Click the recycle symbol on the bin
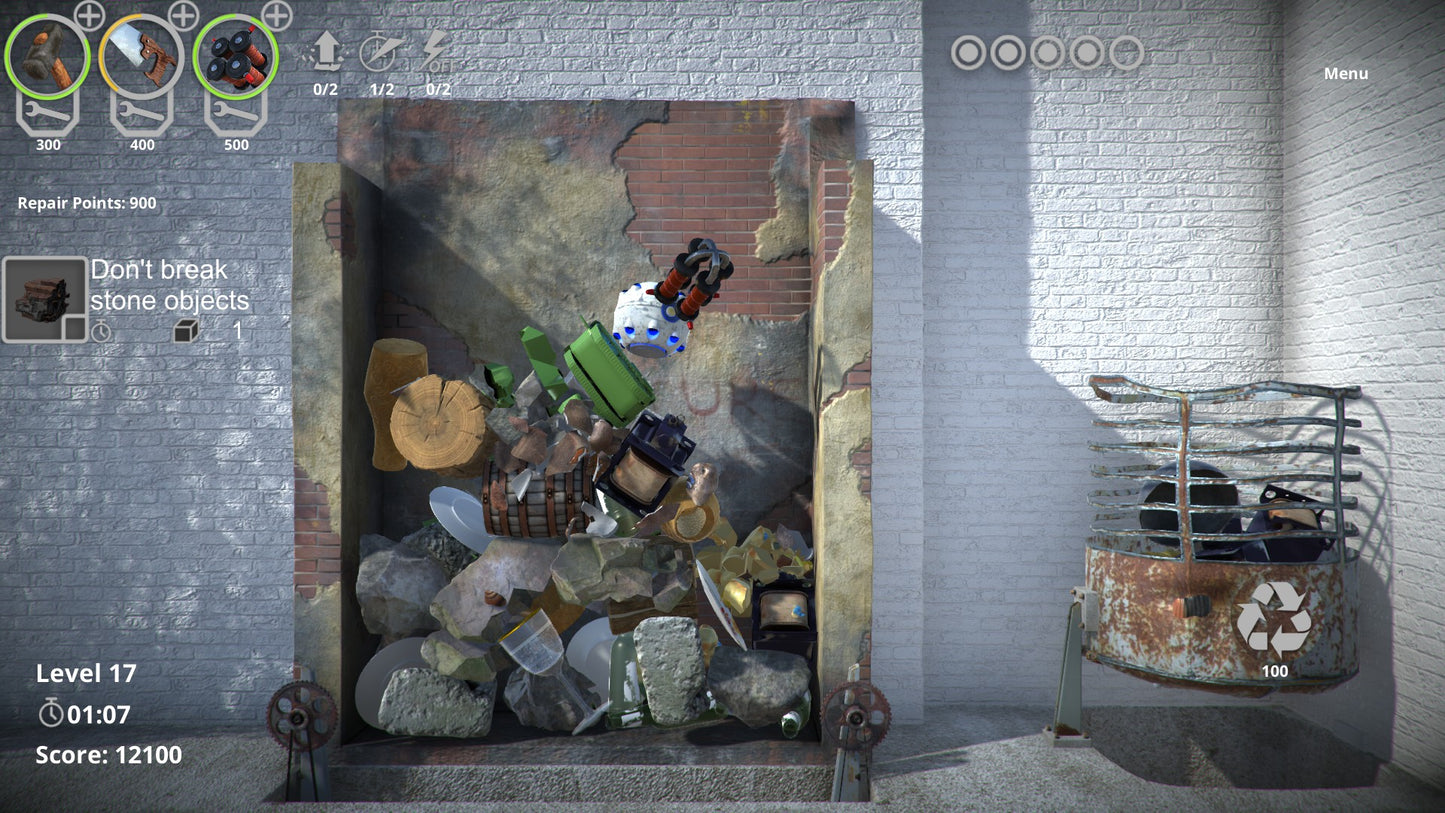The image size is (1445, 813). point(1273,620)
